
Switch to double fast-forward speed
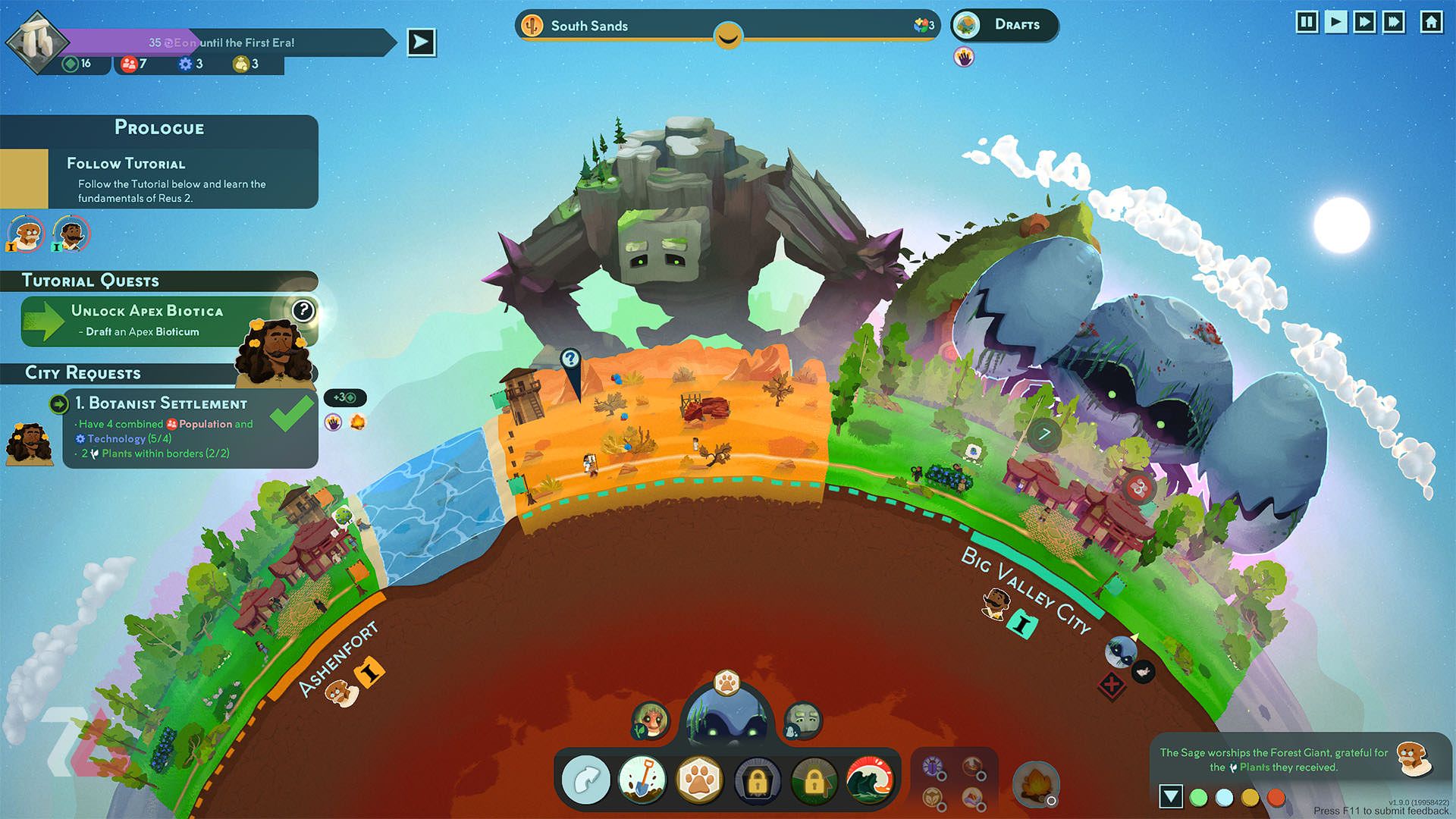(1364, 22)
